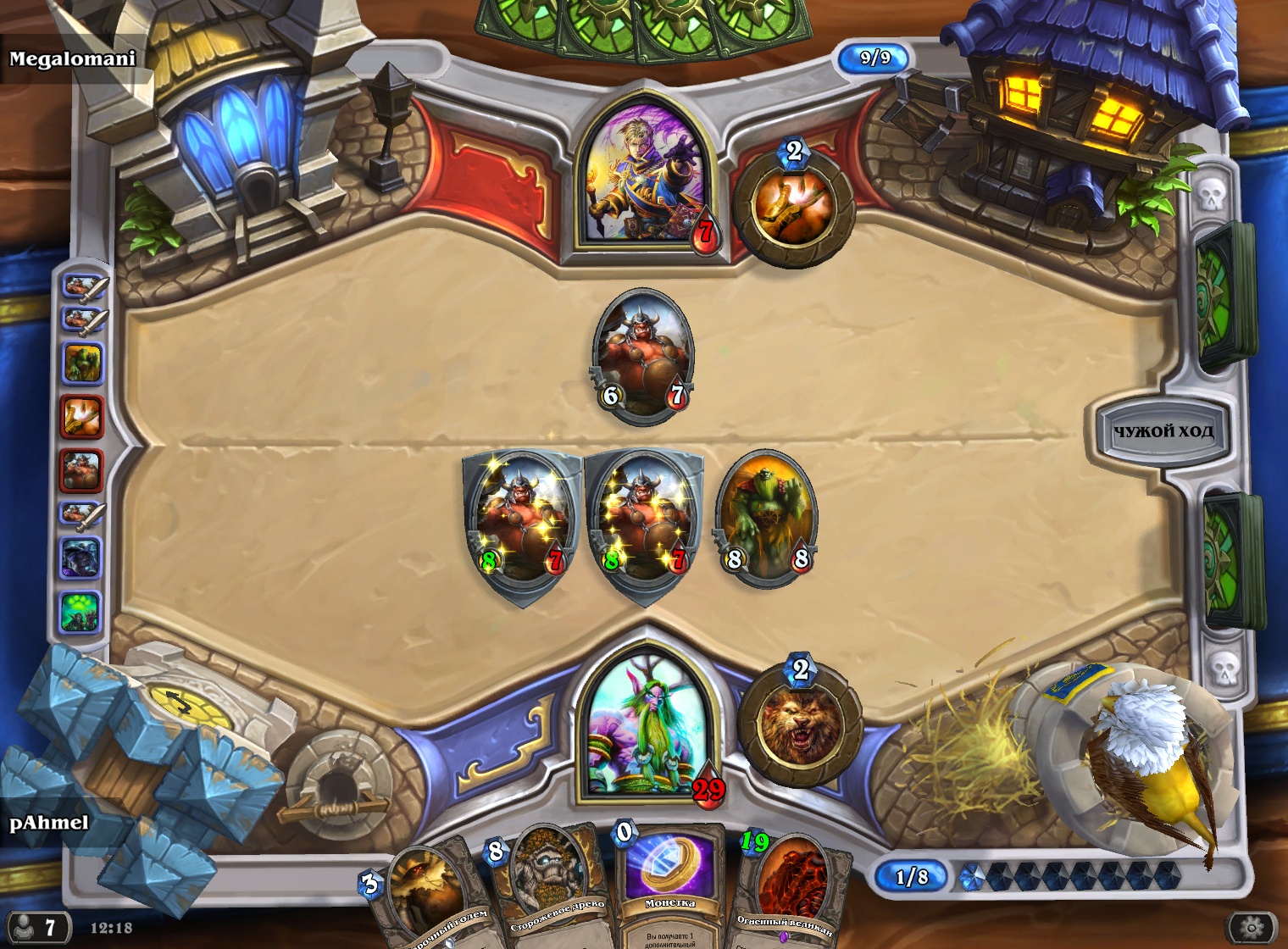The width and height of the screenshot is (1288, 949).
Task: Activate the druid lion hero power
Action: click(799, 724)
